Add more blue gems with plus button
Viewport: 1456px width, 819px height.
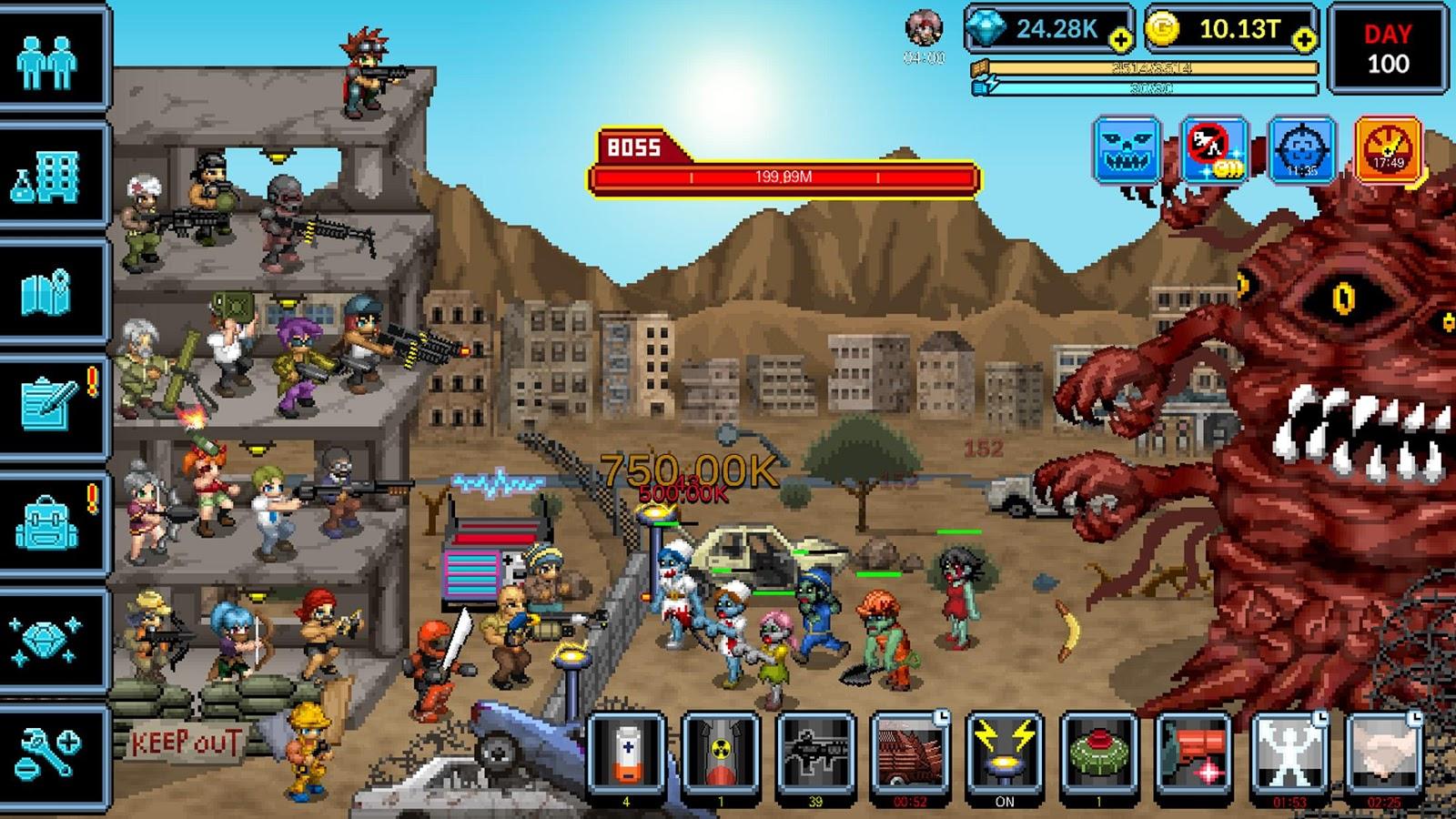tap(1120, 39)
